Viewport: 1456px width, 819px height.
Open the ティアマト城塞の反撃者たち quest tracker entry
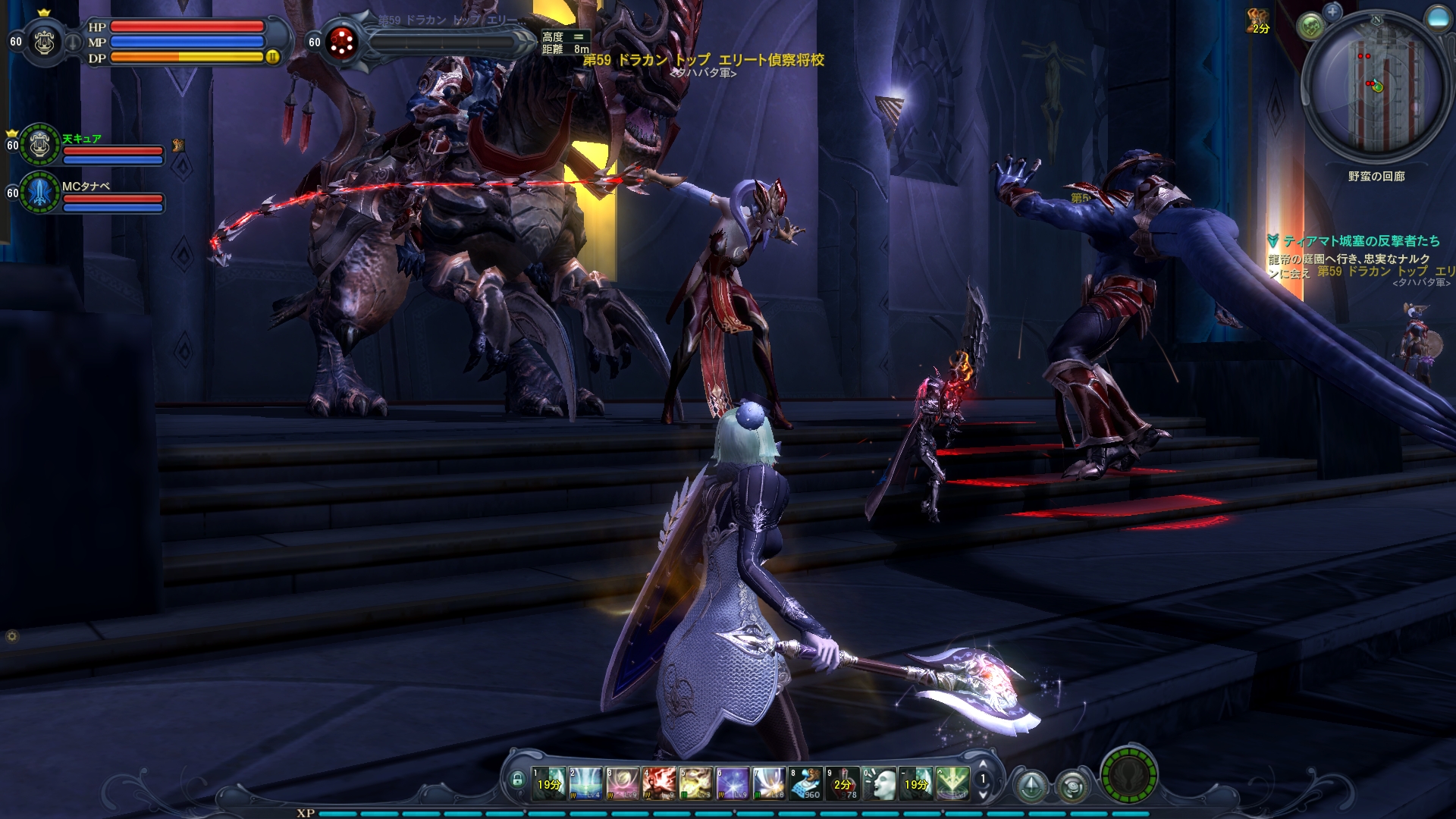click(1360, 241)
